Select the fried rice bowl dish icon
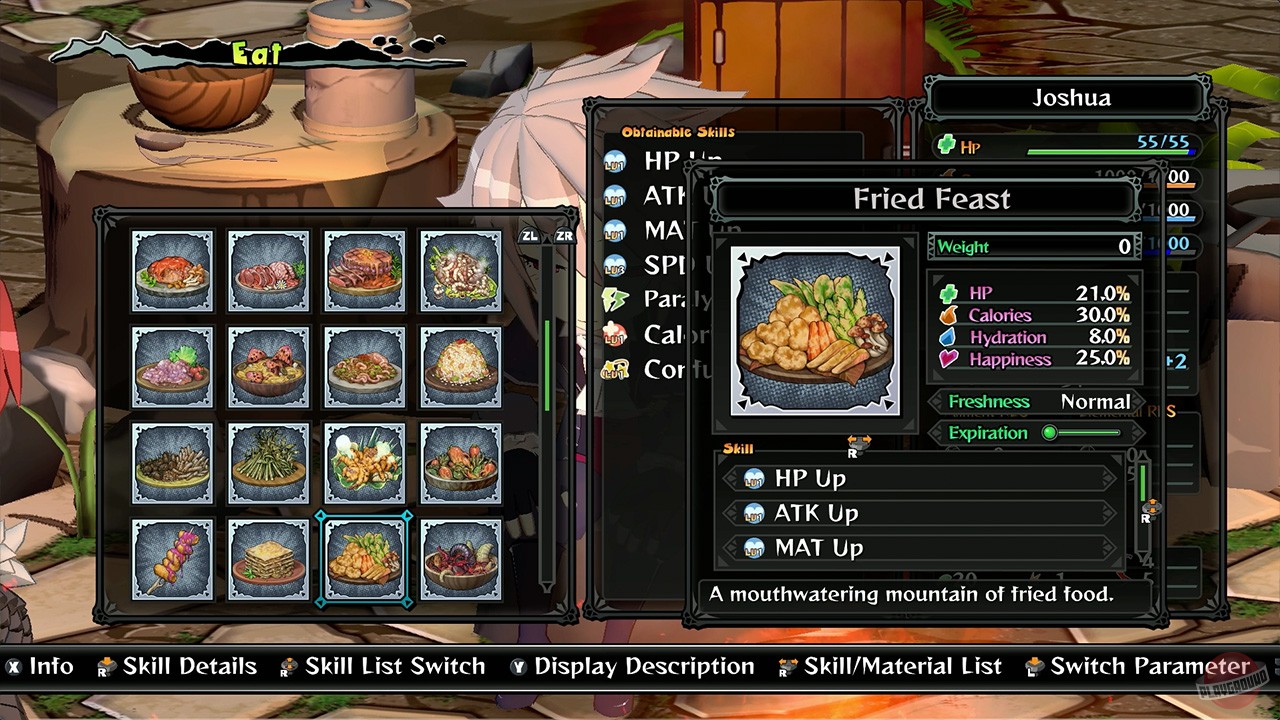This screenshot has width=1280, height=720. [x=460, y=366]
